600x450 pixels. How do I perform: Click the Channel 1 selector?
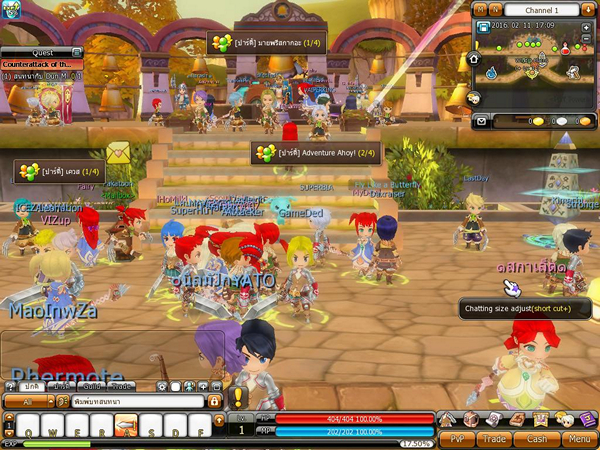click(538, 9)
